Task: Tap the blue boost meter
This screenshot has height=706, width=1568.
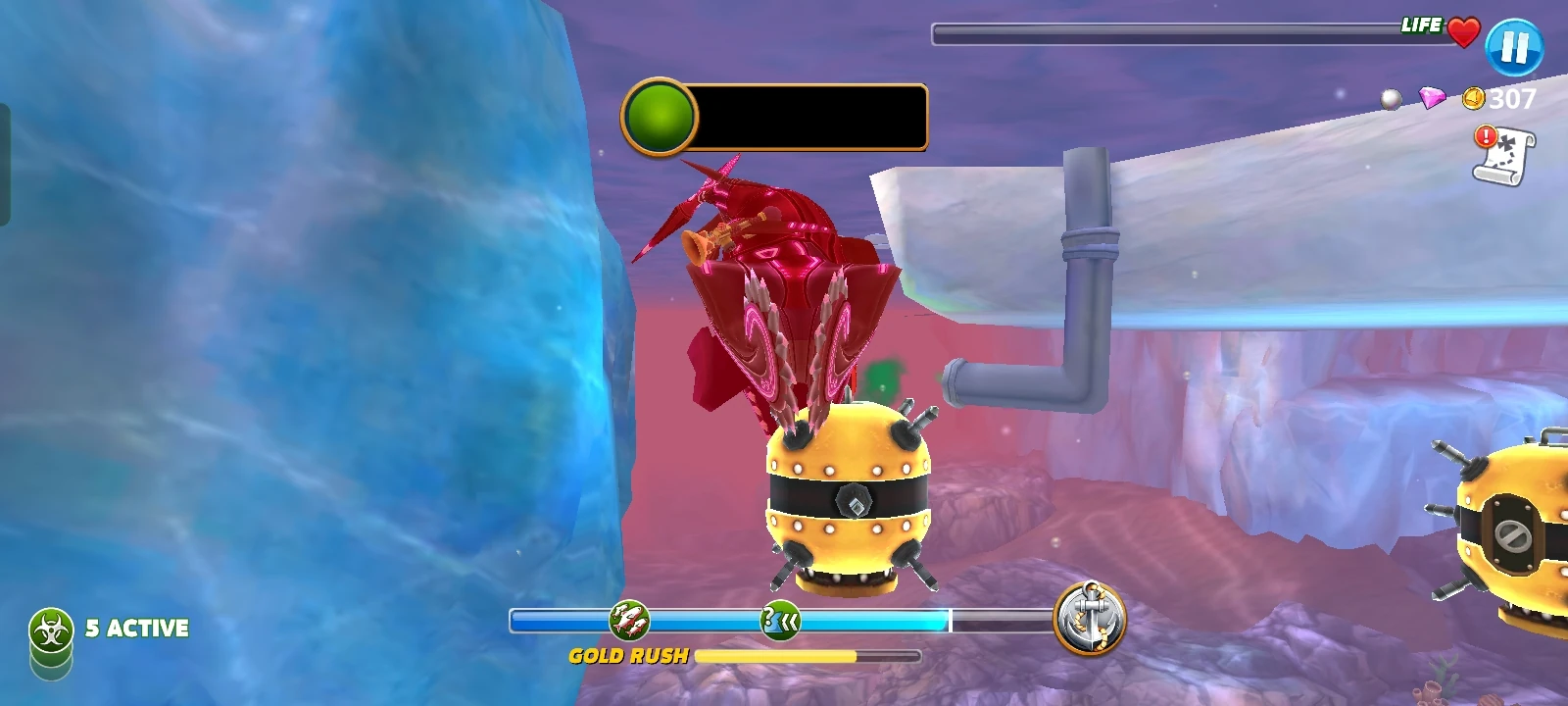Action: pyautogui.click(x=931, y=620)
